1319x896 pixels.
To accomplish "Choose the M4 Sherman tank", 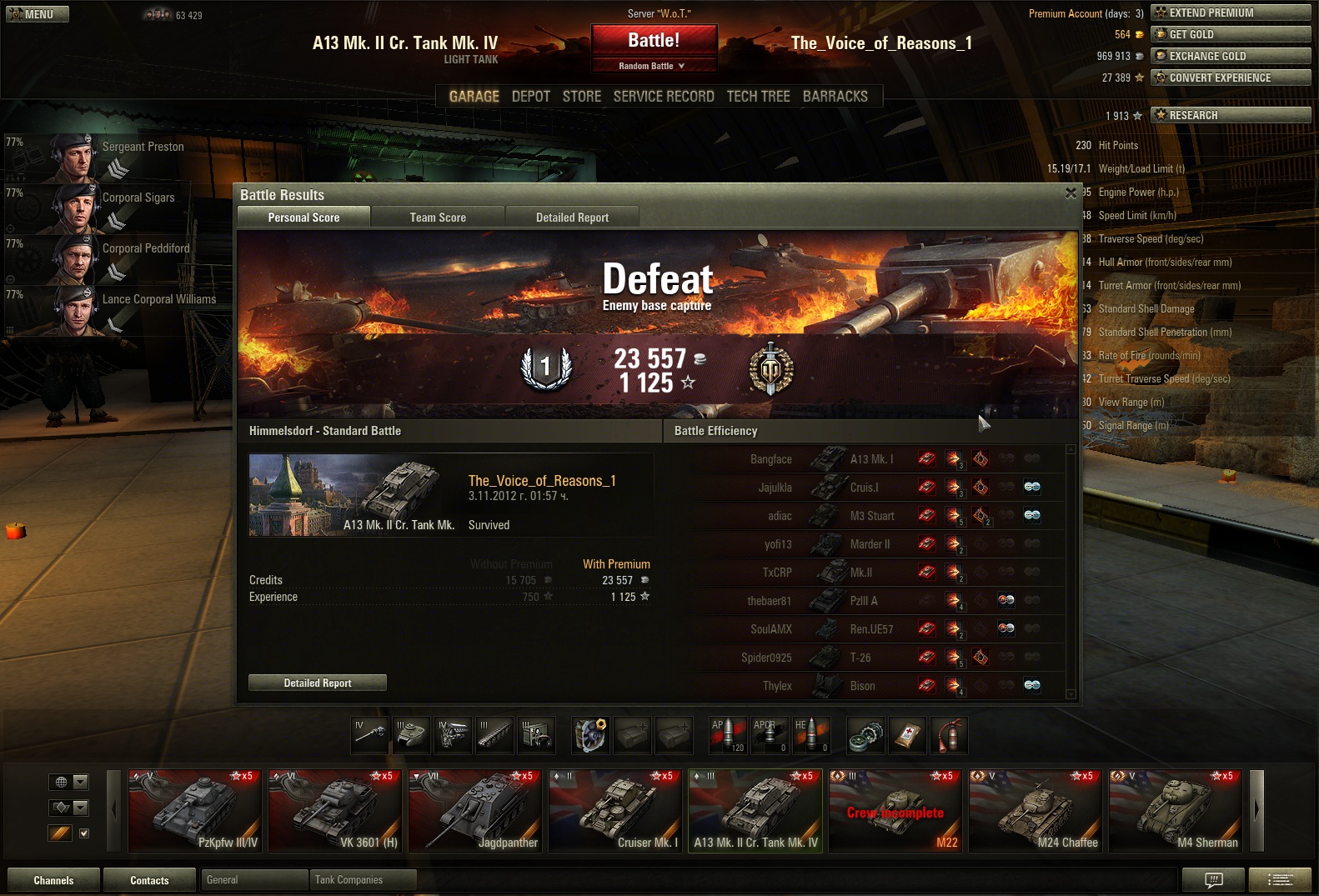I will 1176,810.
